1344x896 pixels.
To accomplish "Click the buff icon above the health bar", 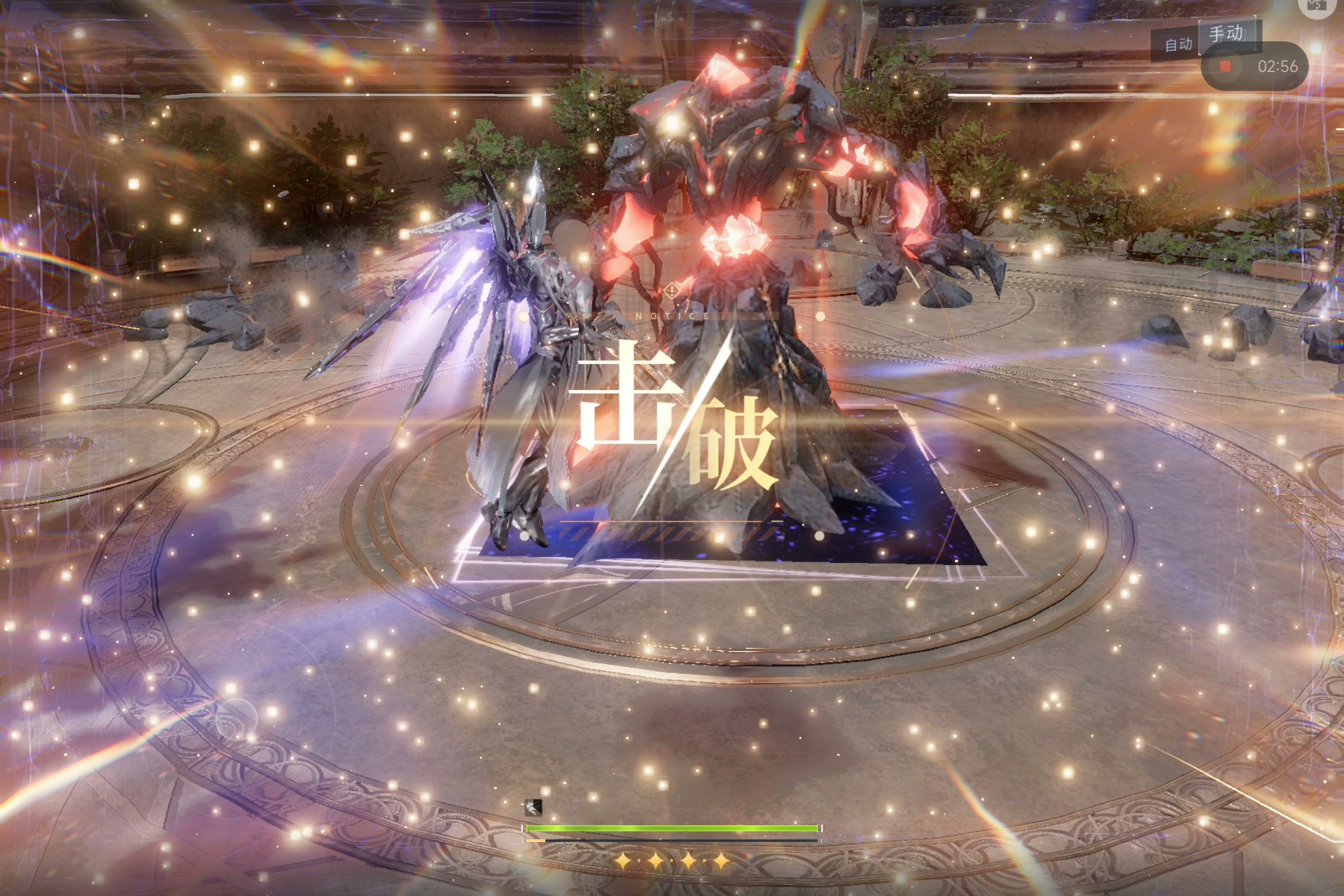I will point(533,808).
